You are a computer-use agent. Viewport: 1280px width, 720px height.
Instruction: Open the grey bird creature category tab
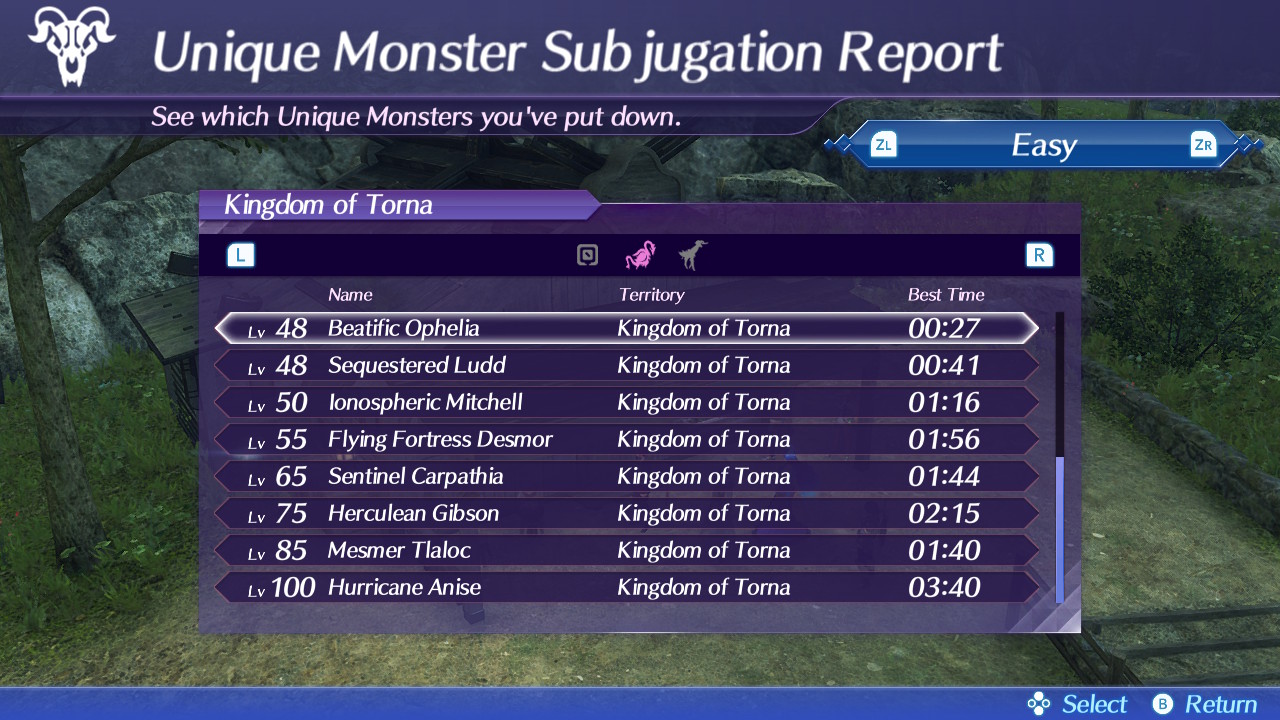[x=691, y=256]
